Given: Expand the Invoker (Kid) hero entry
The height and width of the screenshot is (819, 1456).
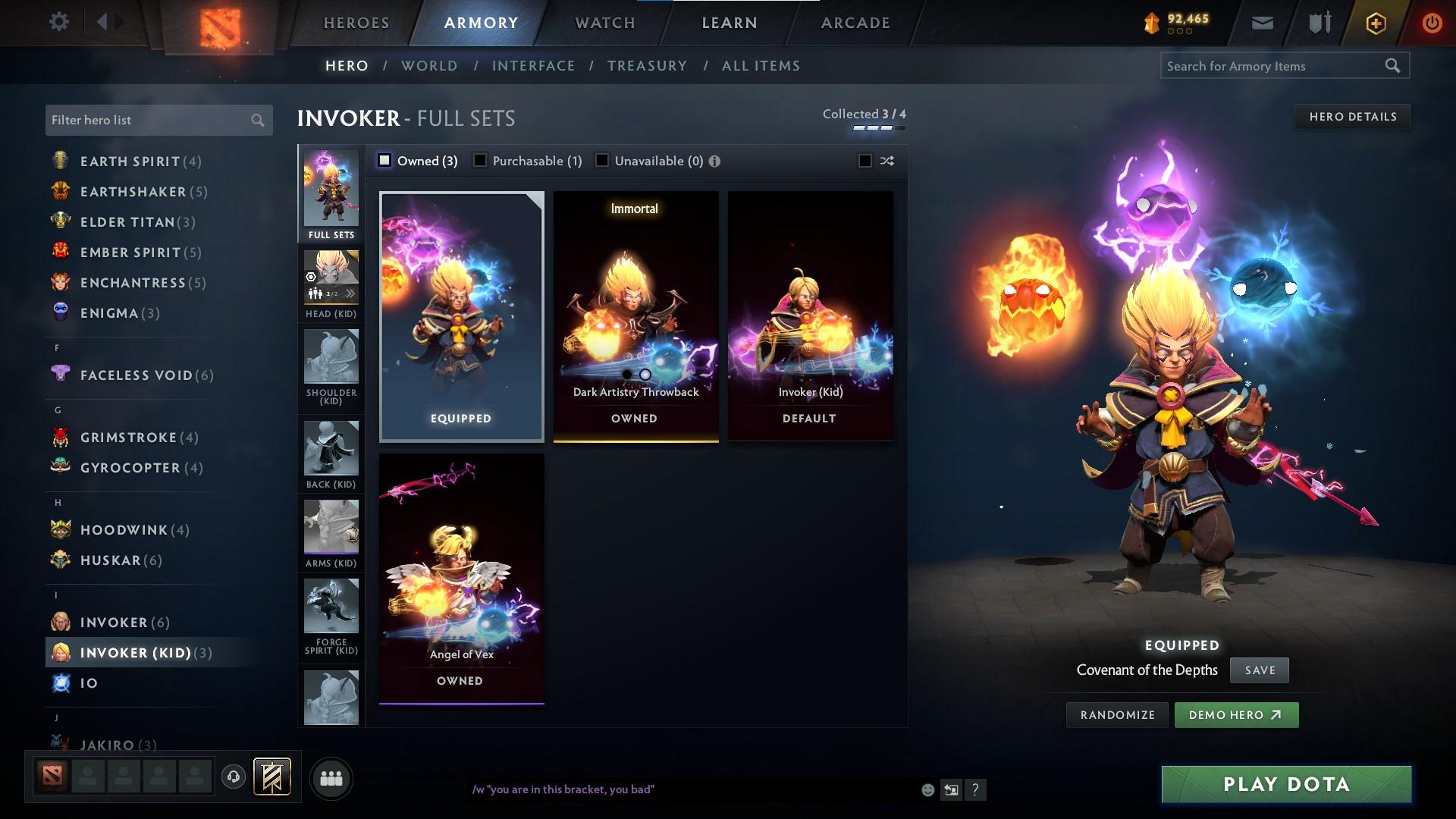Looking at the screenshot, I should pos(136,651).
